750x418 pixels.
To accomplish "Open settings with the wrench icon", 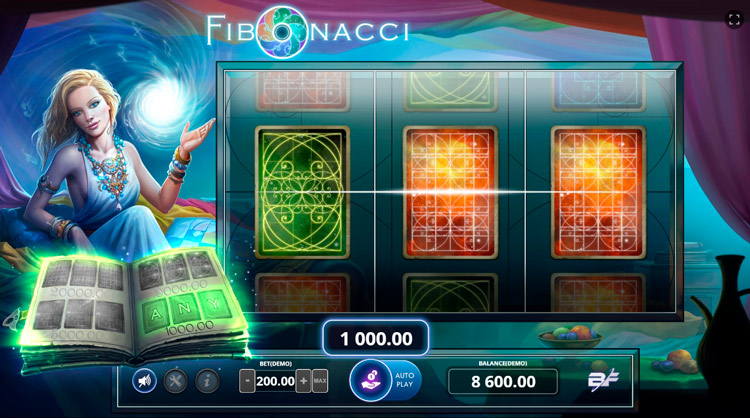I will click(176, 380).
